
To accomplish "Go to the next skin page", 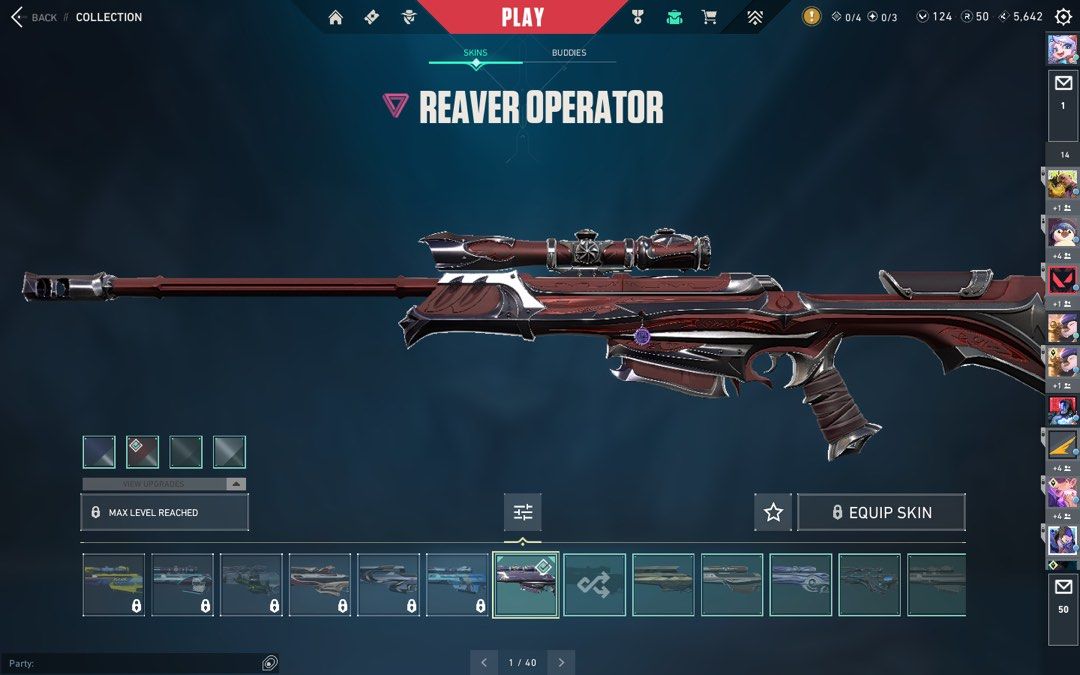I will pyautogui.click(x=561, y=662).
